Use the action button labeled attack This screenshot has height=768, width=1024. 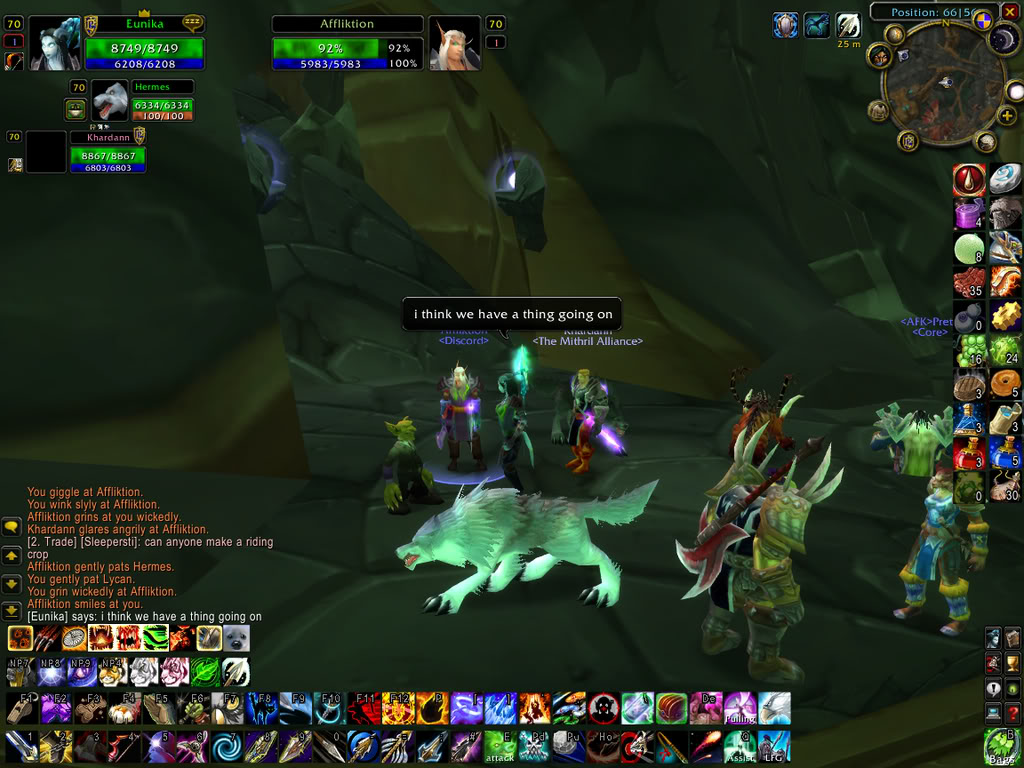499,746
